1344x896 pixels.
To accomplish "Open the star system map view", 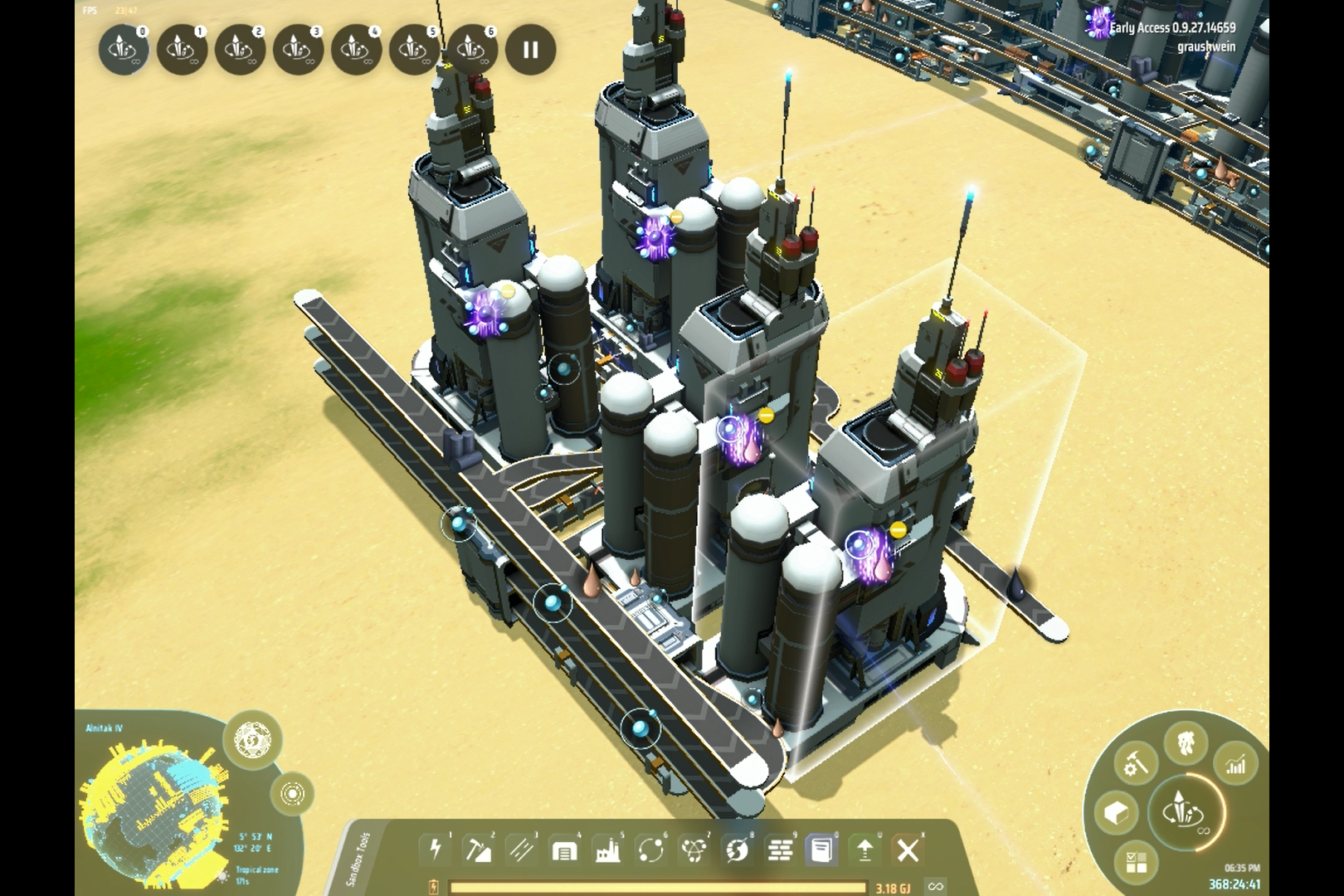I will point(292,794).
